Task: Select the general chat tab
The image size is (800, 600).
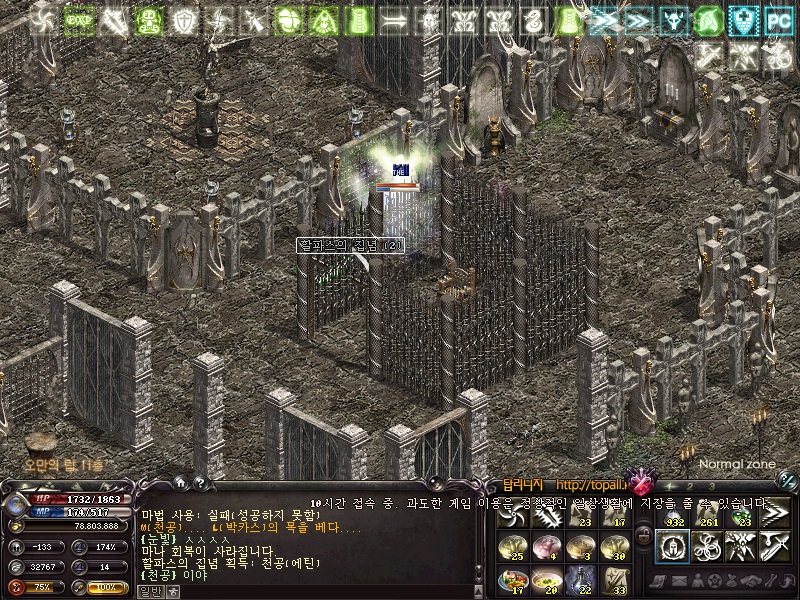Action: pos(150,591)
